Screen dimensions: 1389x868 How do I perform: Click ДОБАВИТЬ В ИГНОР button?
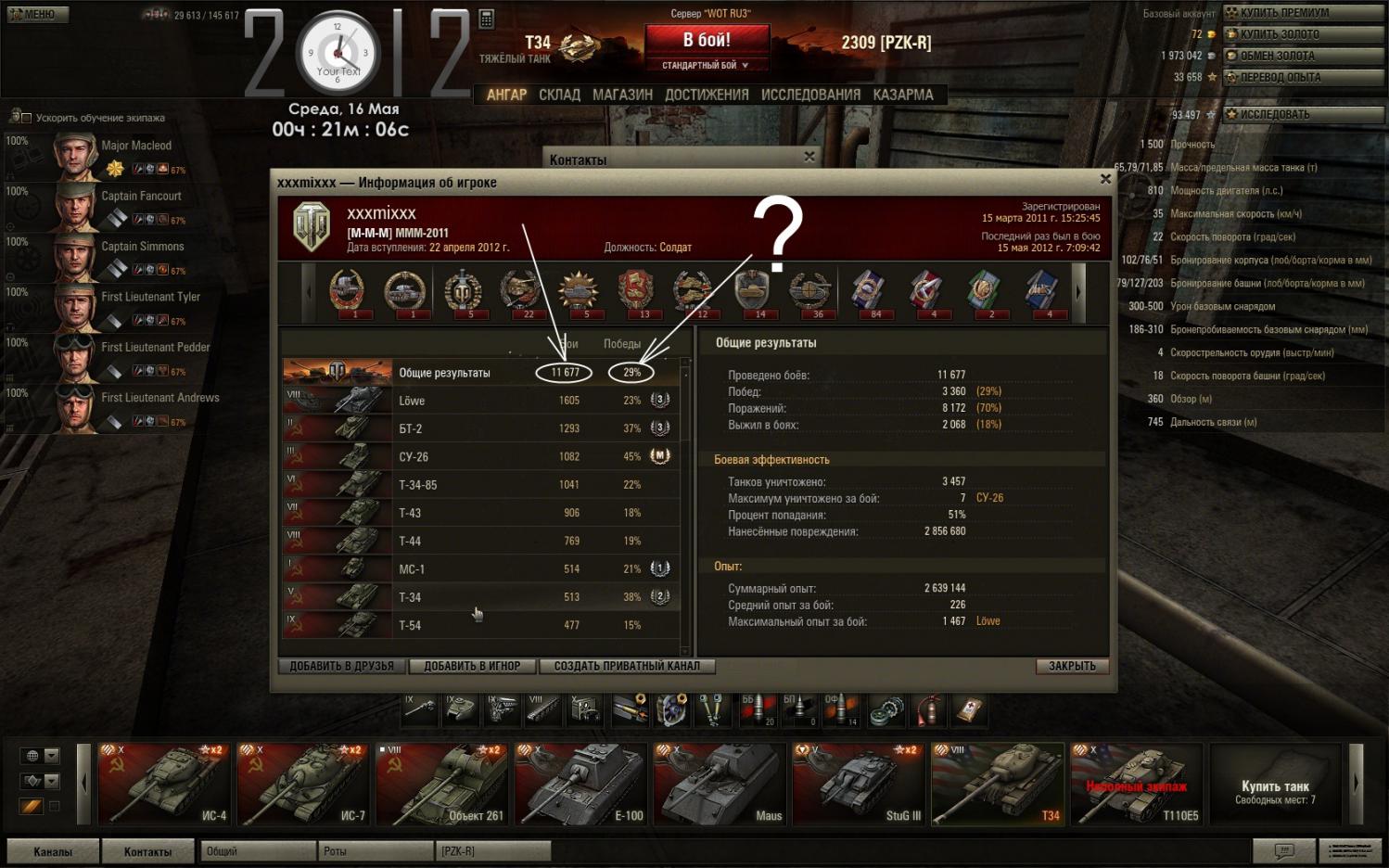(x=473, y=666)
